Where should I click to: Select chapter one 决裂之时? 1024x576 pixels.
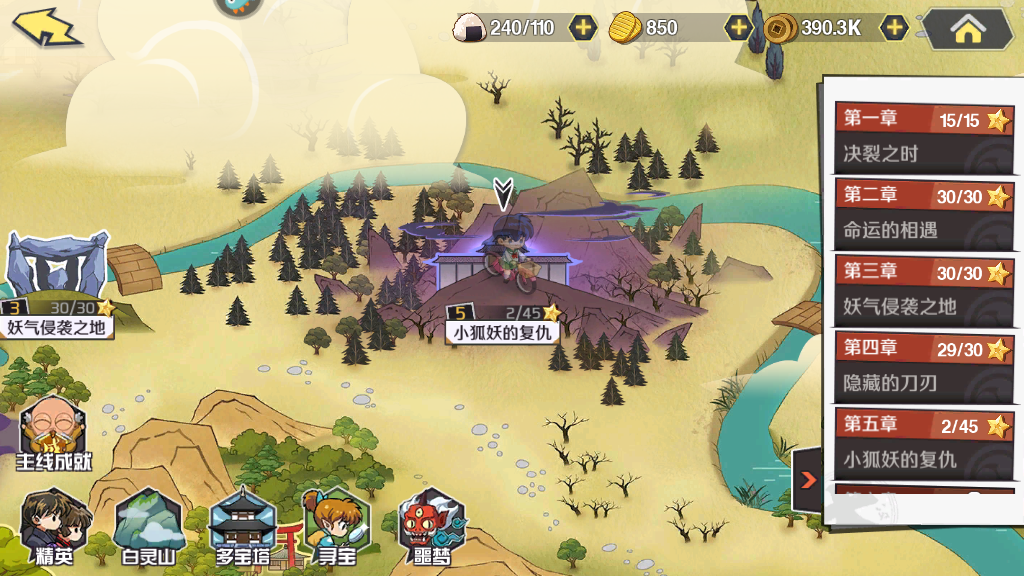point(924,137)
